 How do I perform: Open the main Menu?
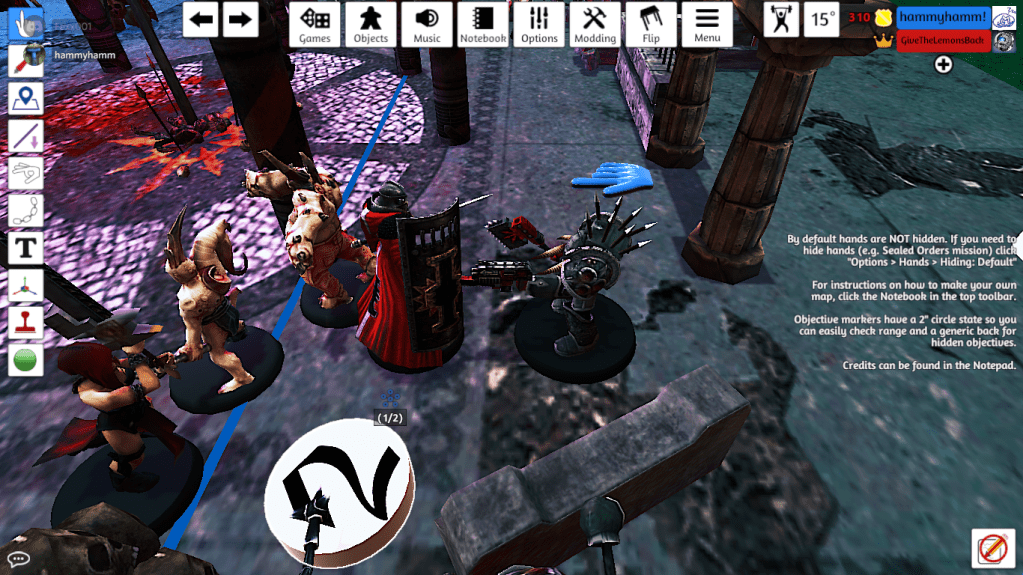click(x=707, y=24)
